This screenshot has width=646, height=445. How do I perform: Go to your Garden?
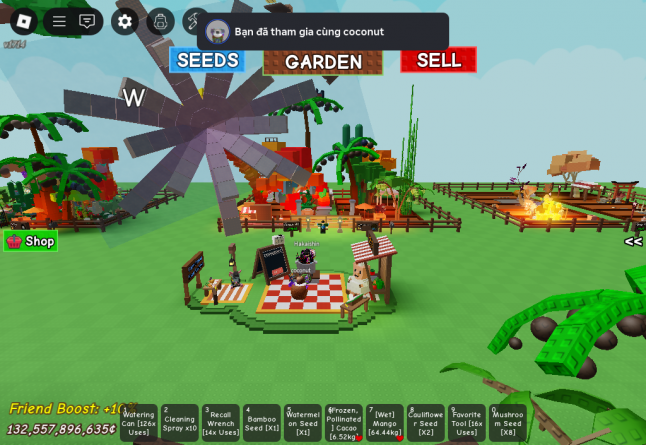(322, 61)
